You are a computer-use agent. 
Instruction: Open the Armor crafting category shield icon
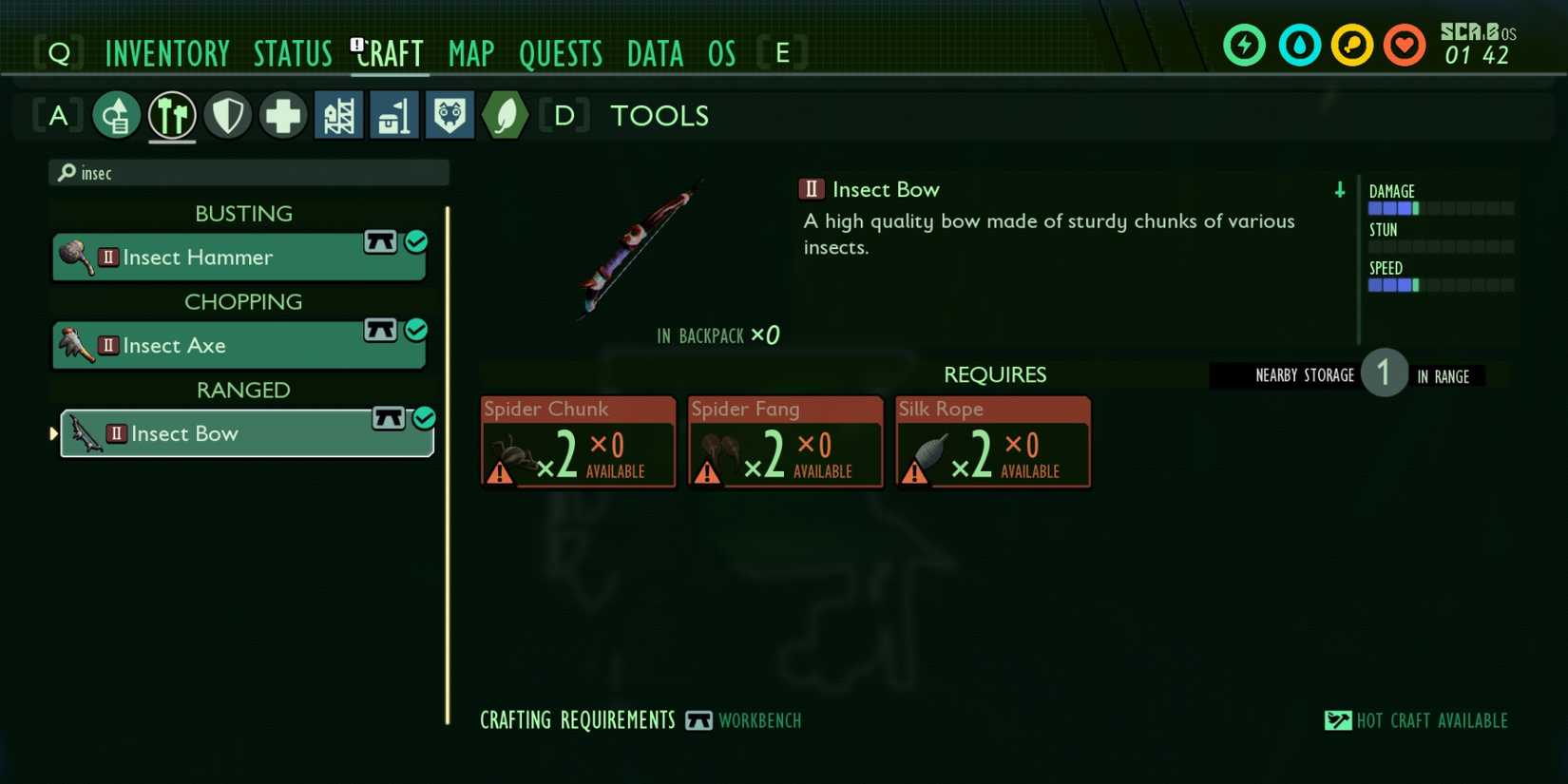[x=227, y=114]
